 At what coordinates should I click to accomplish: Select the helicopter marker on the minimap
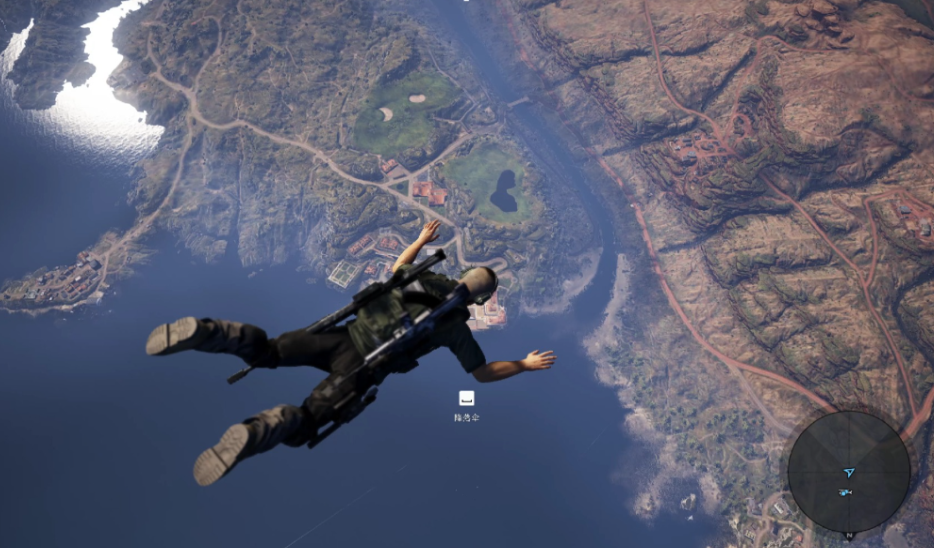tap(845, 492)
